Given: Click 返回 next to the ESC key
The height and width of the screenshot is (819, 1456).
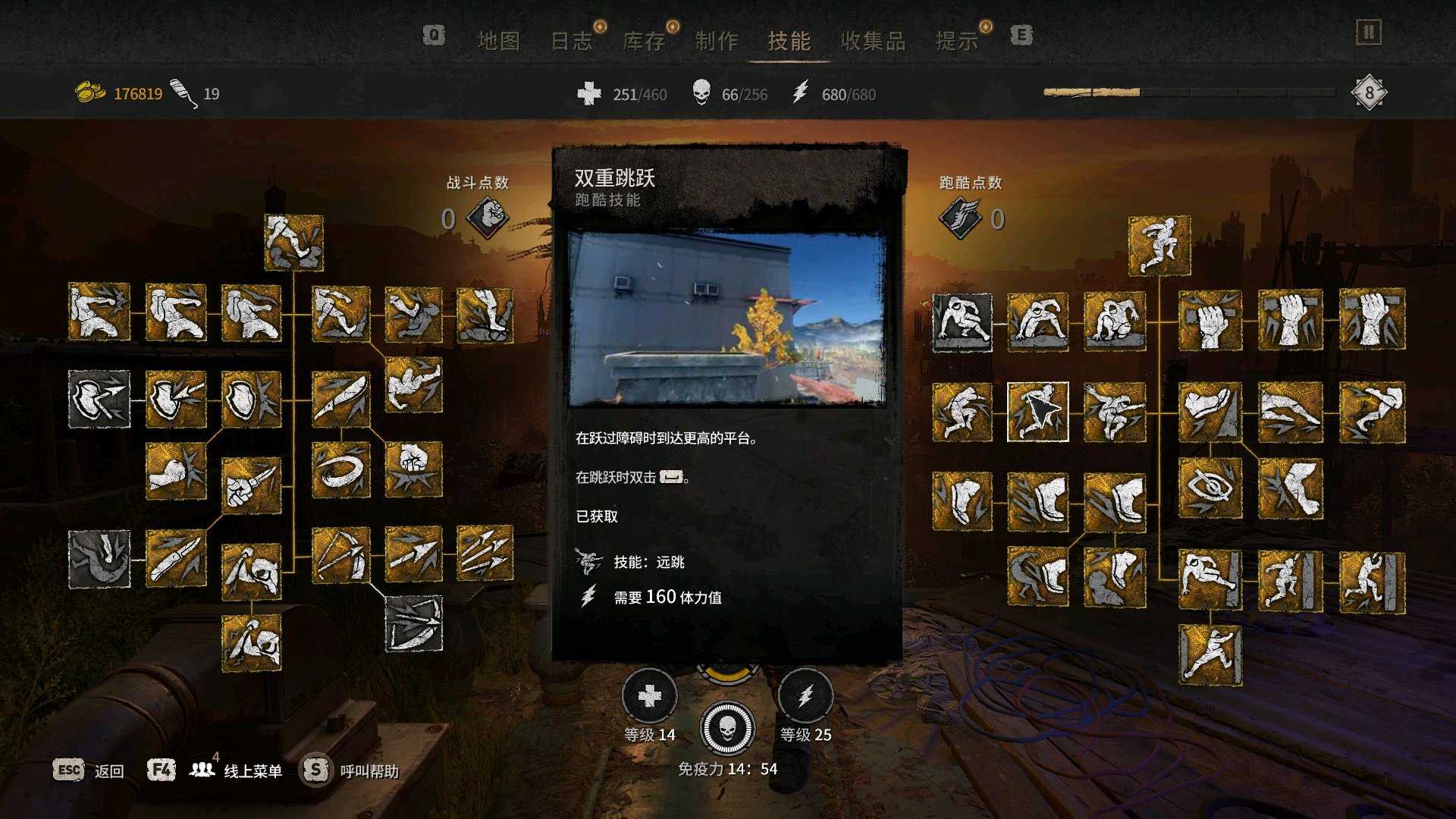Looking at the screenshot, I should click(x=108, y=770).
